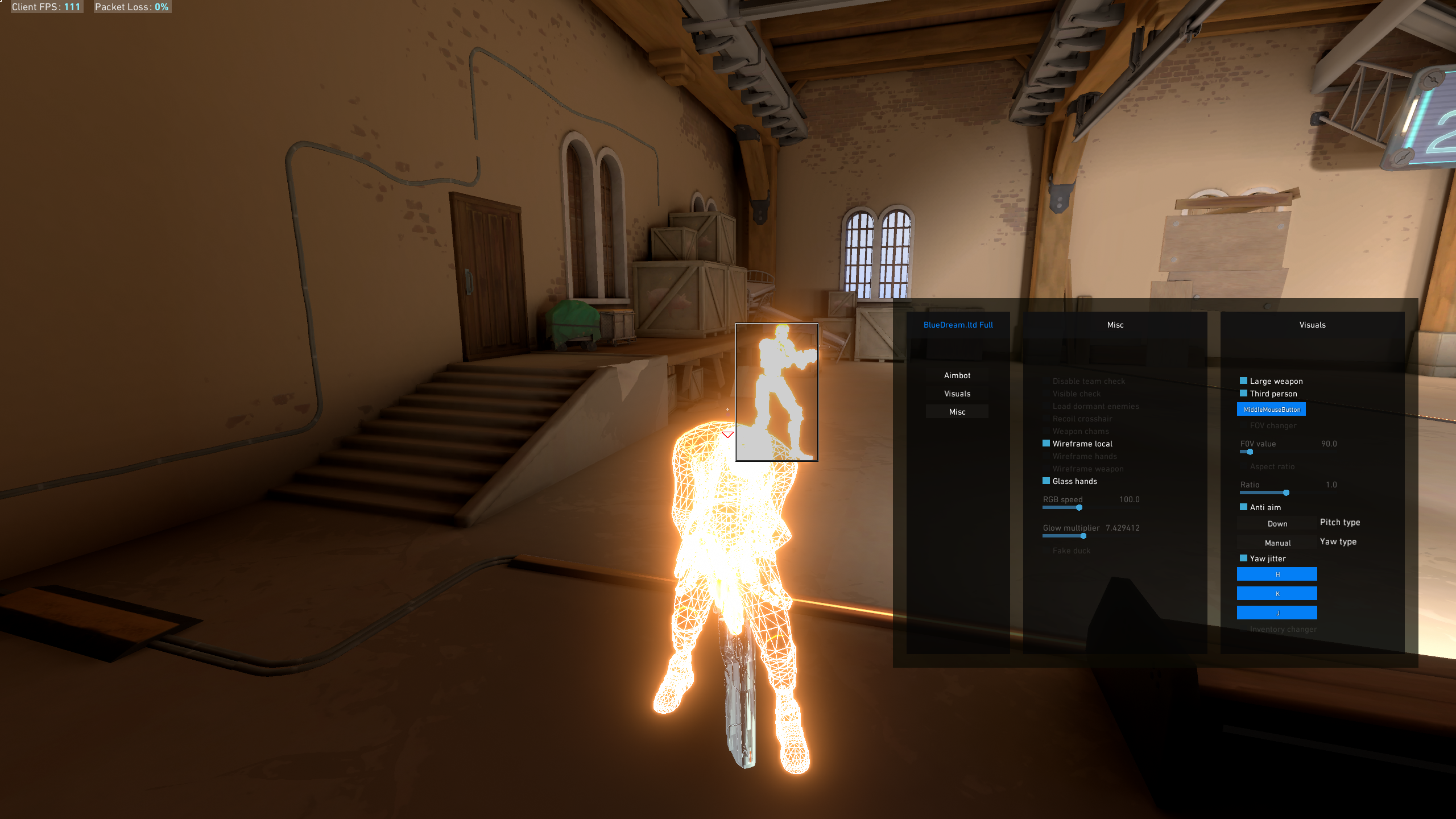Click the H keybind button
Image resolution: width=1456 pixels, height=819 pixels.
[x=1277, y=574]
